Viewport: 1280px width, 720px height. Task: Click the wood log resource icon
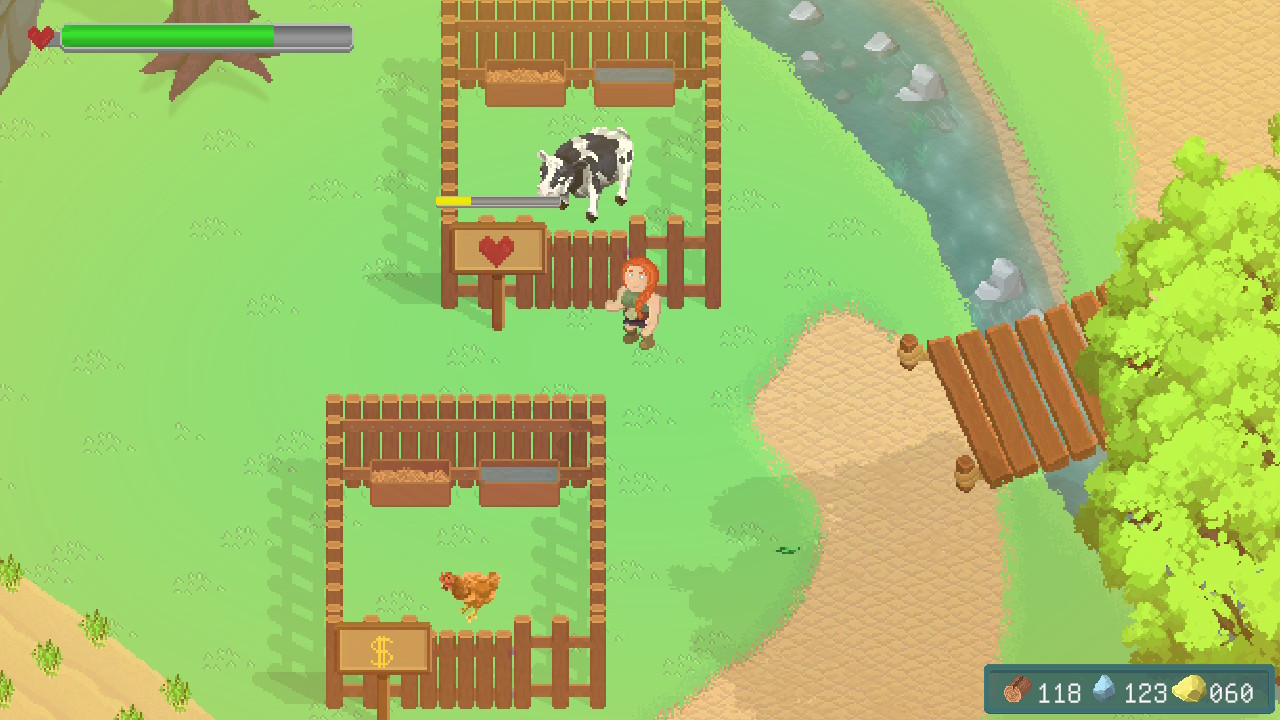point(1014,692)
